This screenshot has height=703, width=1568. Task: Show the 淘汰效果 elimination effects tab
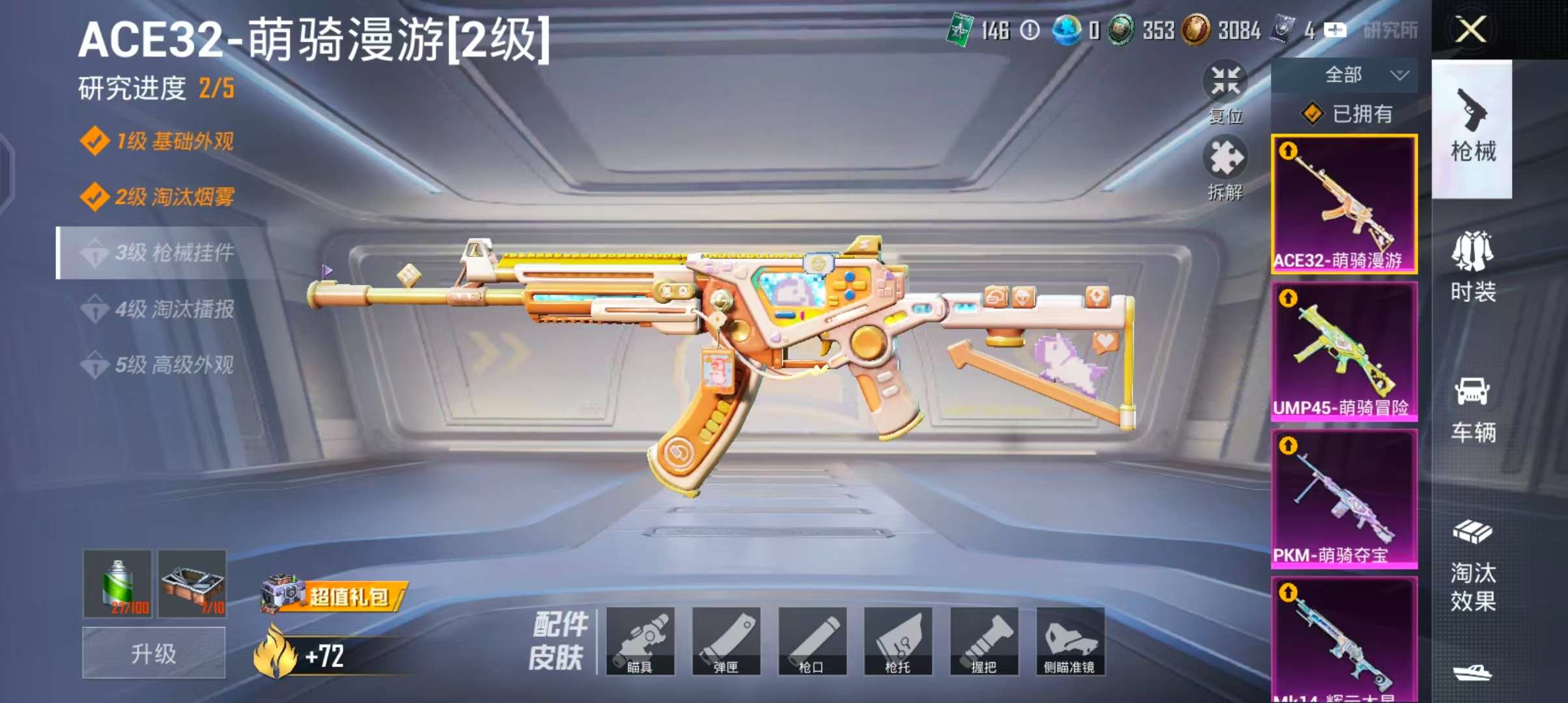[1472, 565]
